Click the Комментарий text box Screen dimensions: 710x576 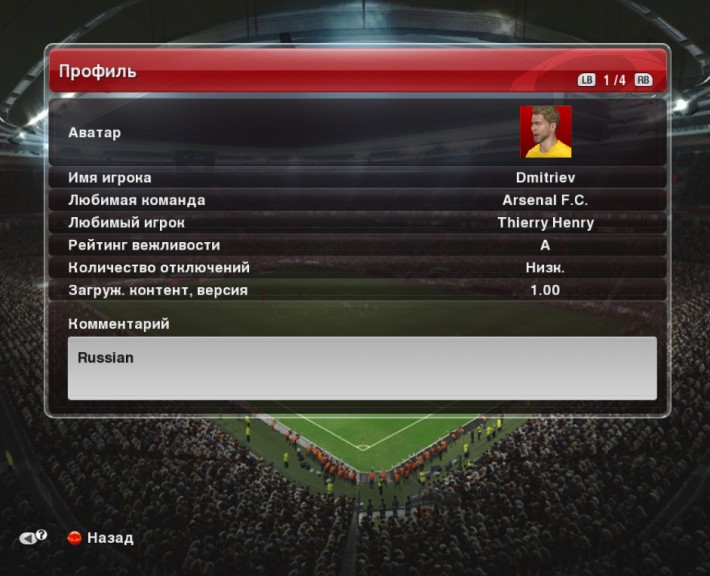click(x=362, y=368)
